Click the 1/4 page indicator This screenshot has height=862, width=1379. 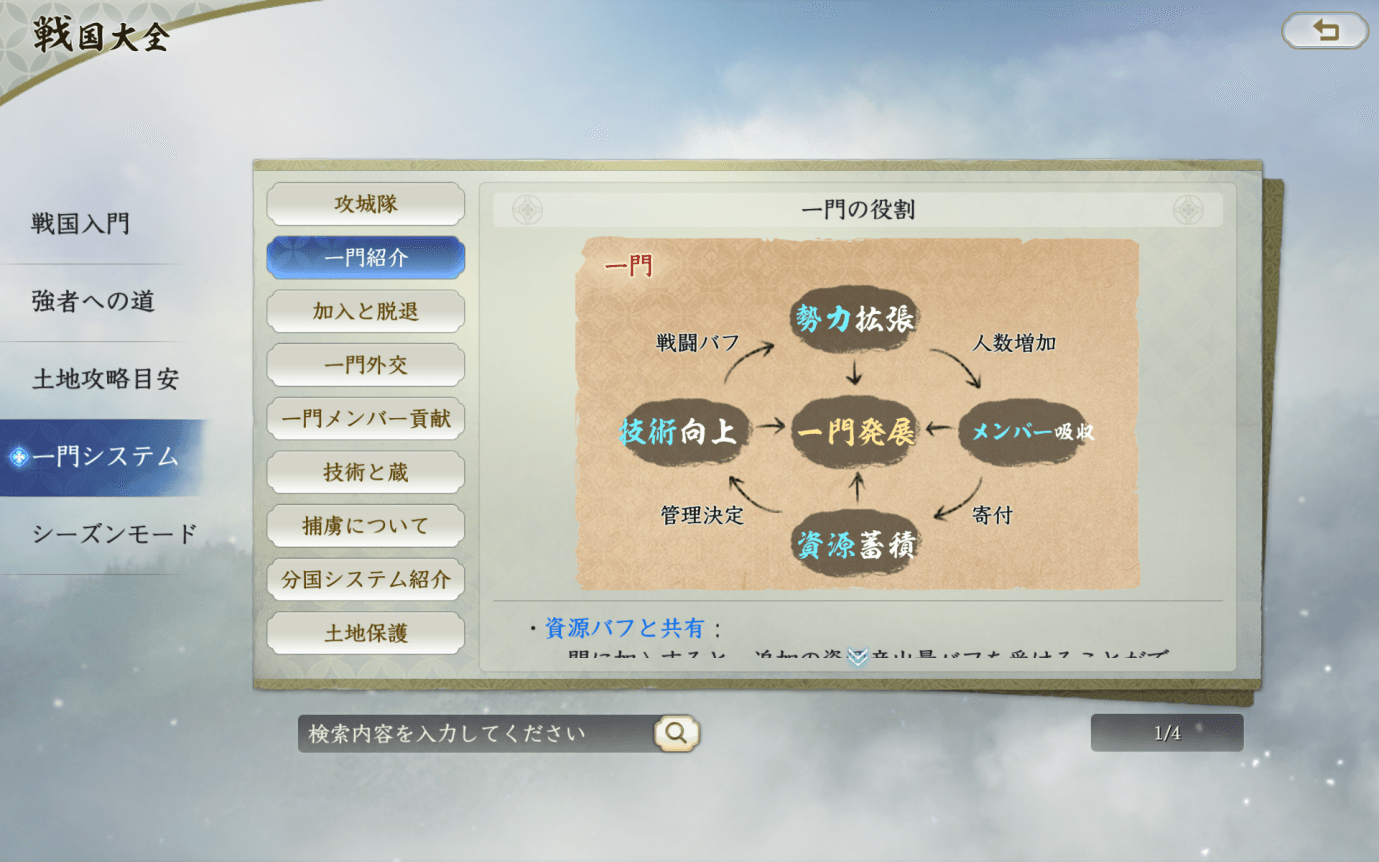(1166, 732)
